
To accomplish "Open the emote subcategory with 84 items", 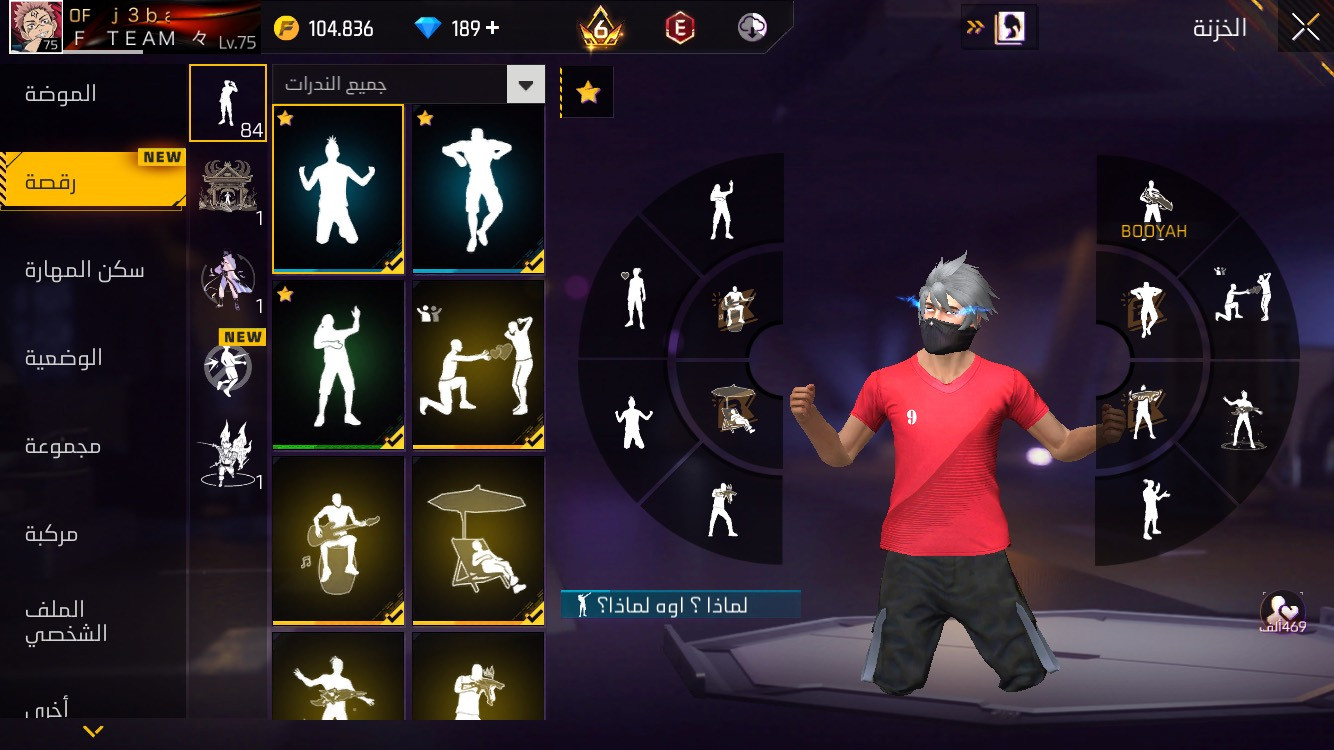I will click(228, 104).
